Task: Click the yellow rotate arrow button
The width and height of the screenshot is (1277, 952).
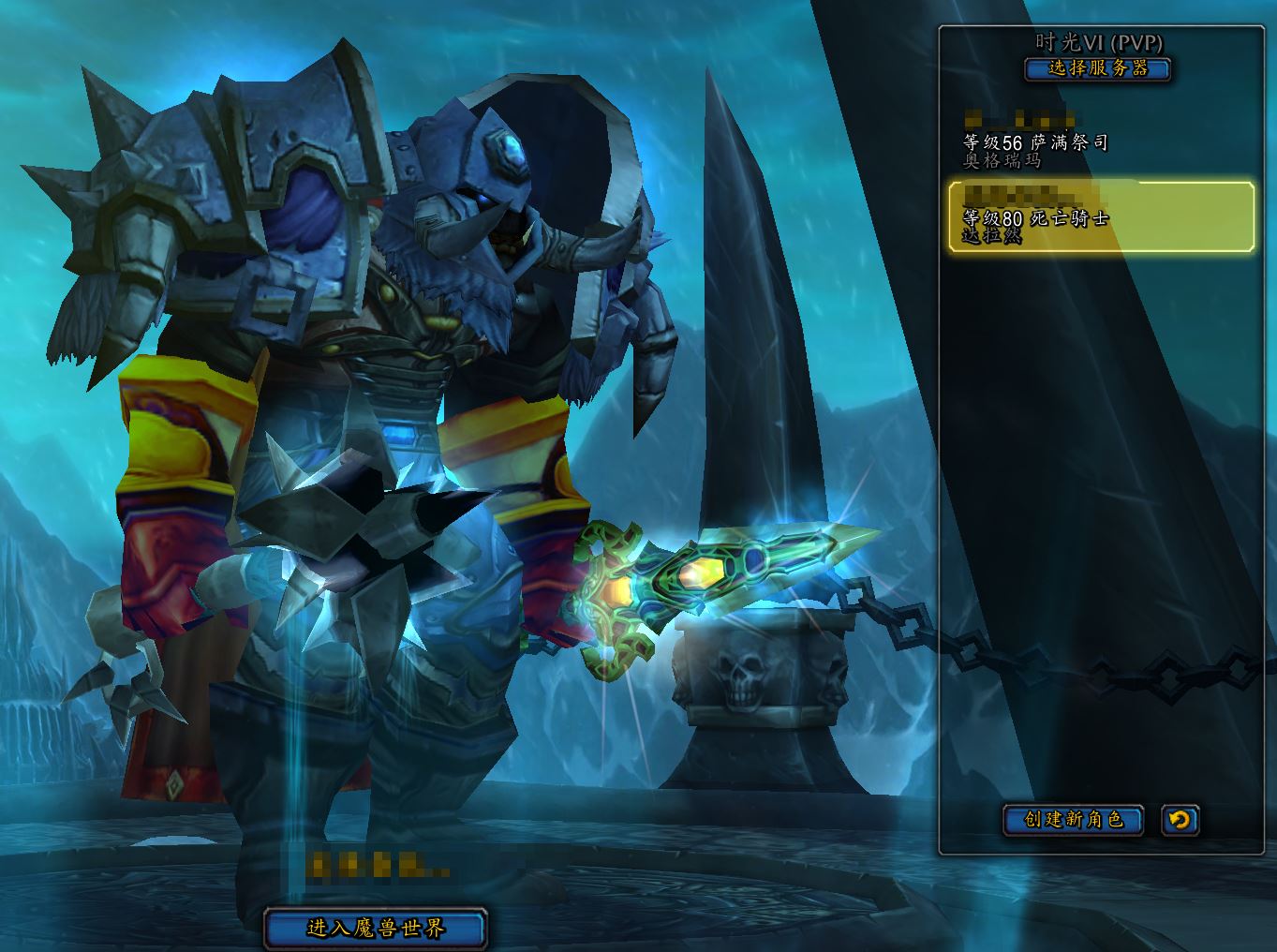Action: (x=1180, y=820)
